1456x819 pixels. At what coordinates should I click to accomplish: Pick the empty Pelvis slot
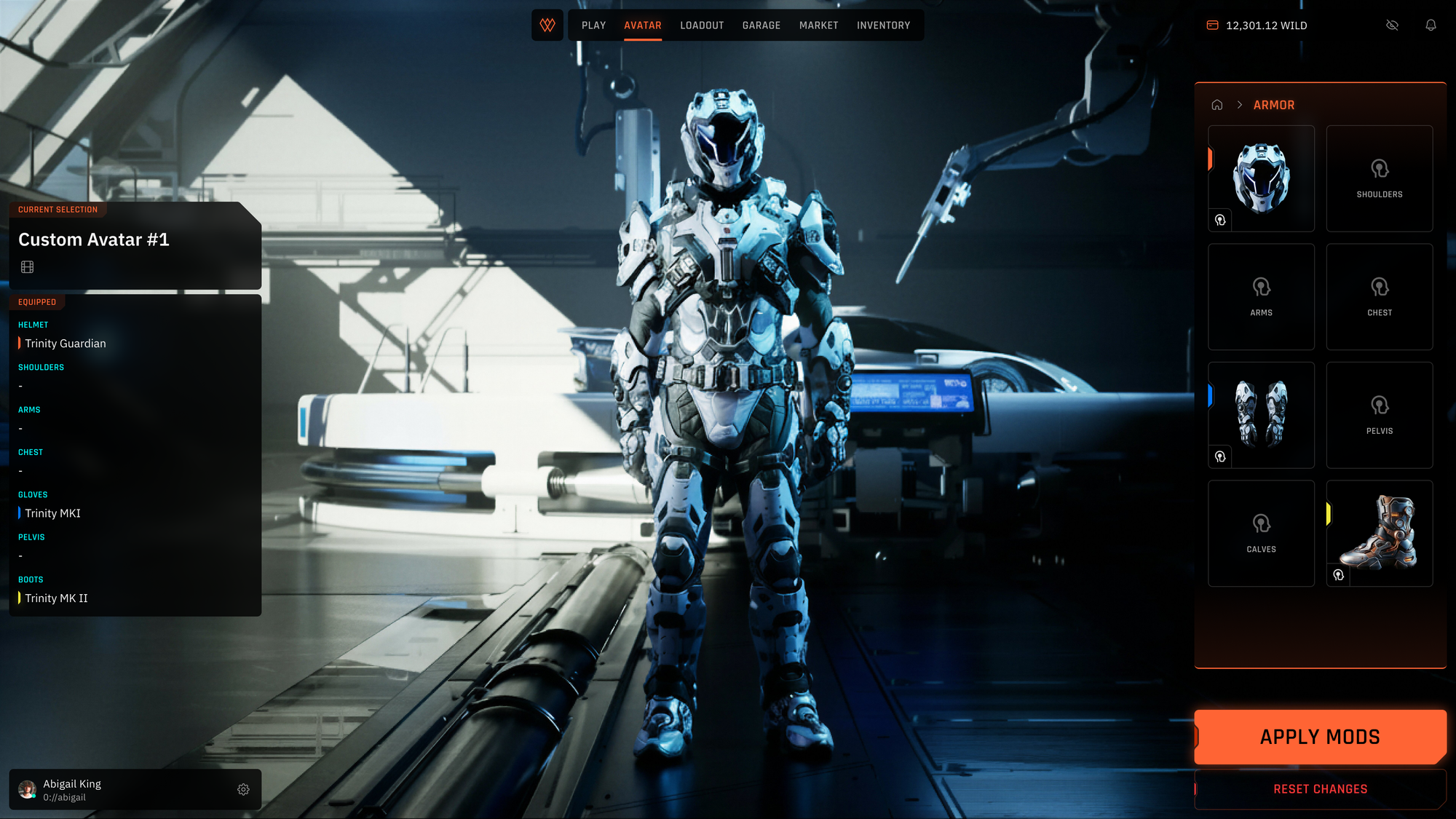point(1380,414)
